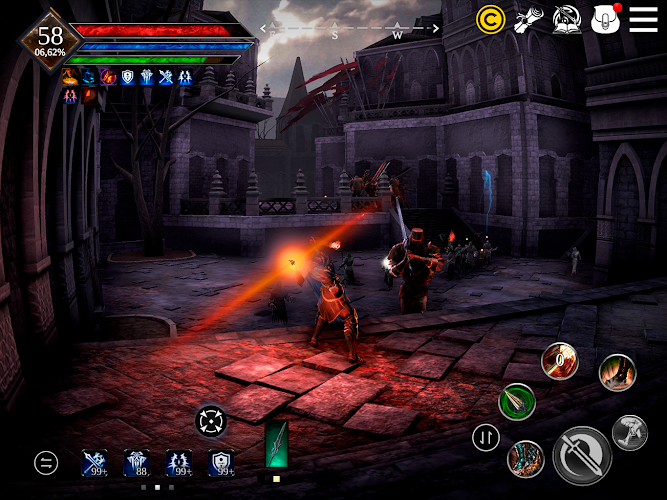The height and width of the screenshot is (500, 667).
Task: Use the main sword attack button
Action: click(582, 455)
